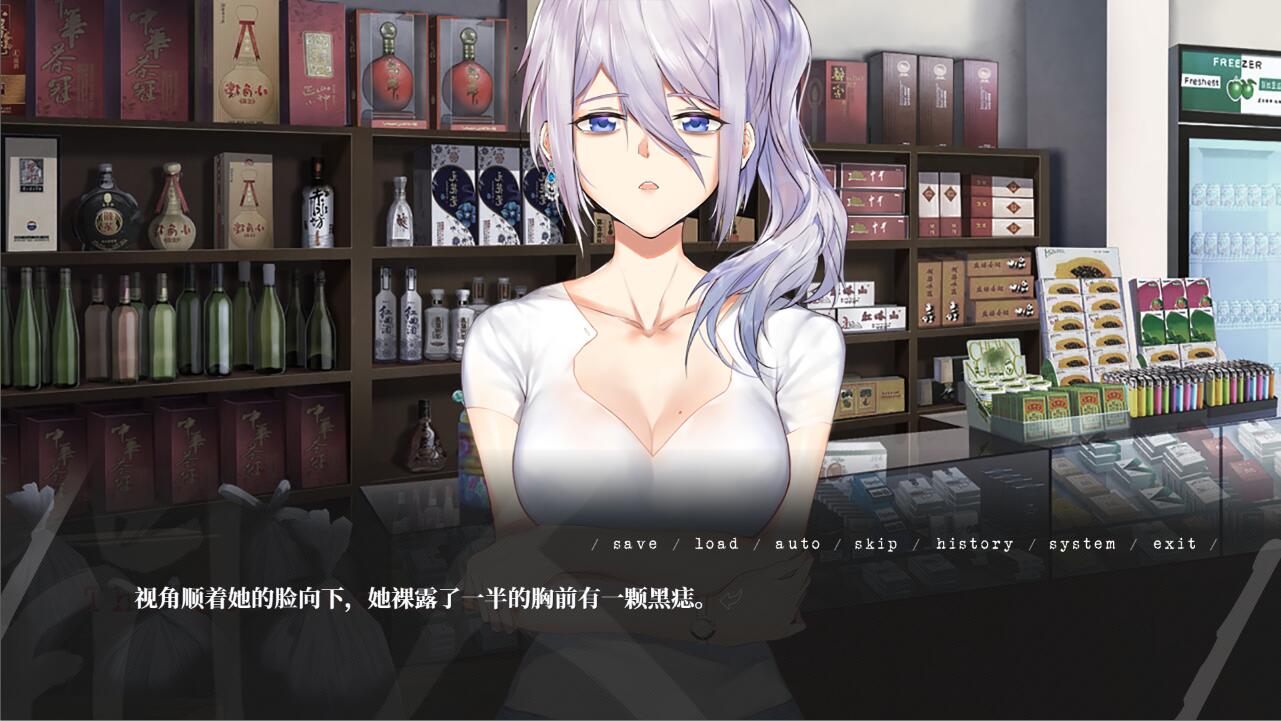Open the system settings menu
The height and width of the screenshot is (721, 1281).
(1082, 544)
